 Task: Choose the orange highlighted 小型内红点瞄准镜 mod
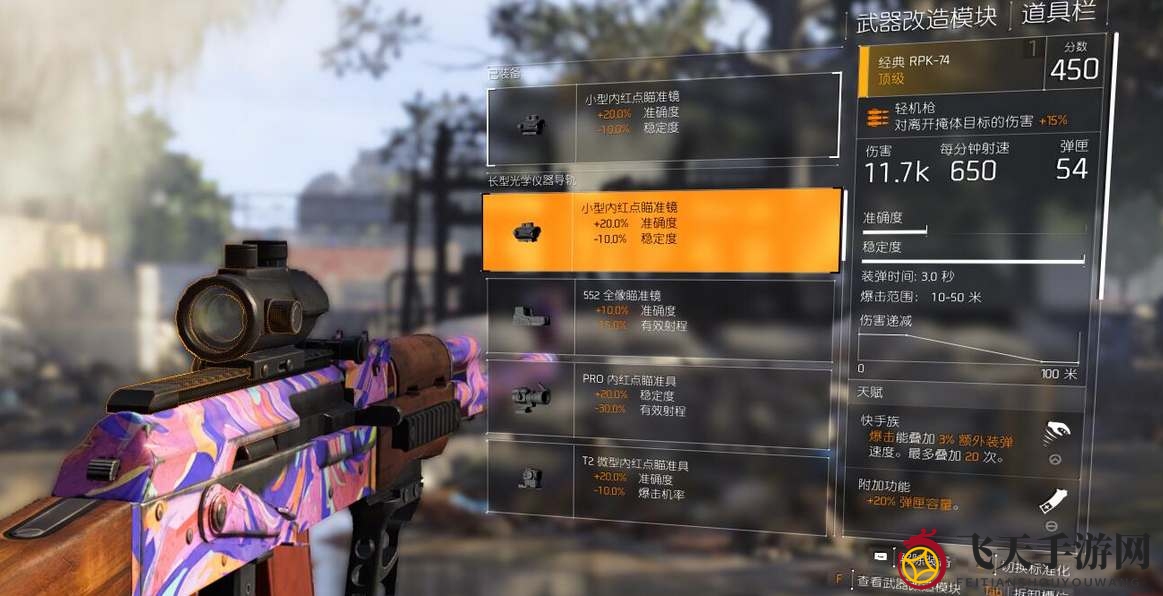click(661, 230)
